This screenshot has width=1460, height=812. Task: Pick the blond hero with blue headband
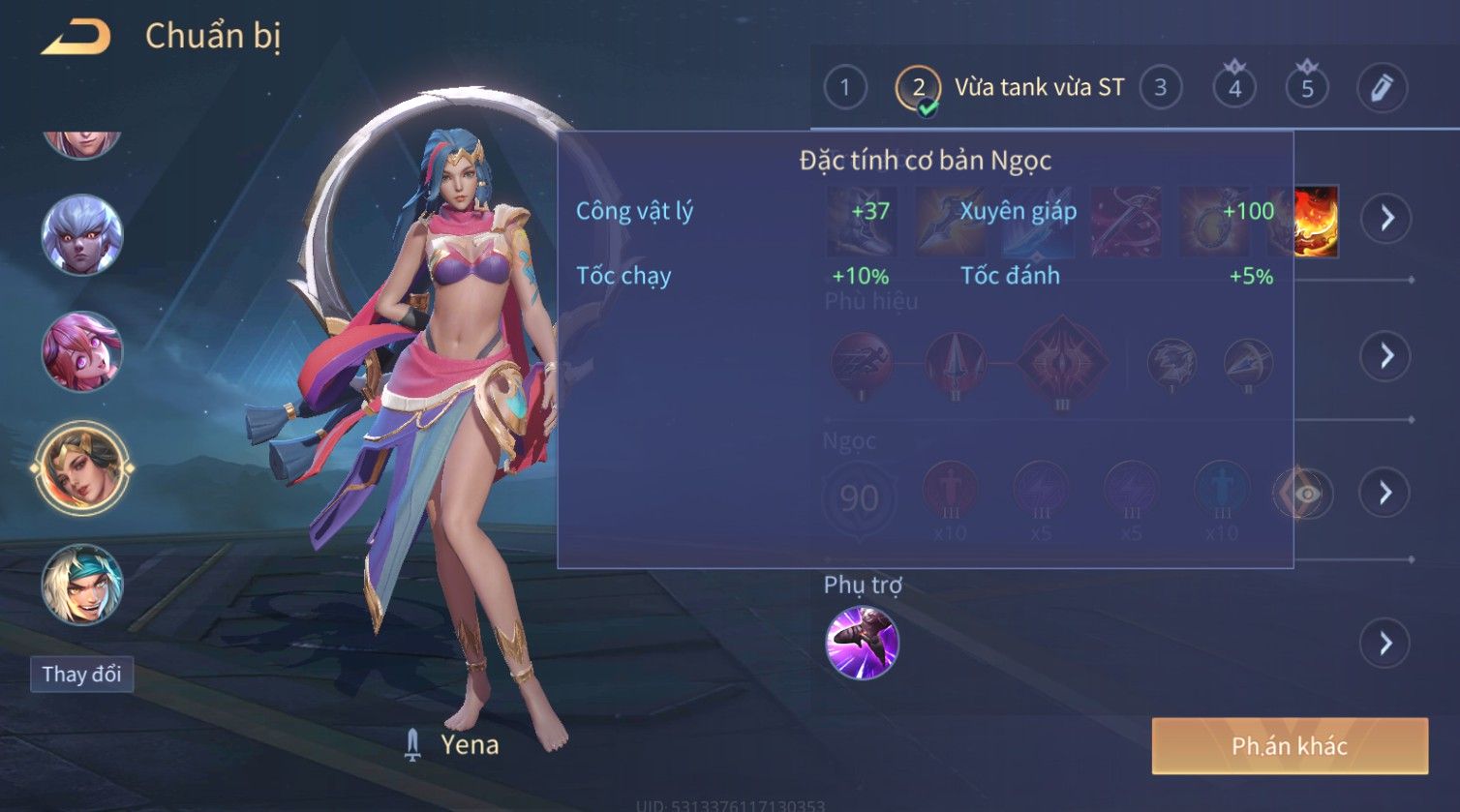[82, 585]
